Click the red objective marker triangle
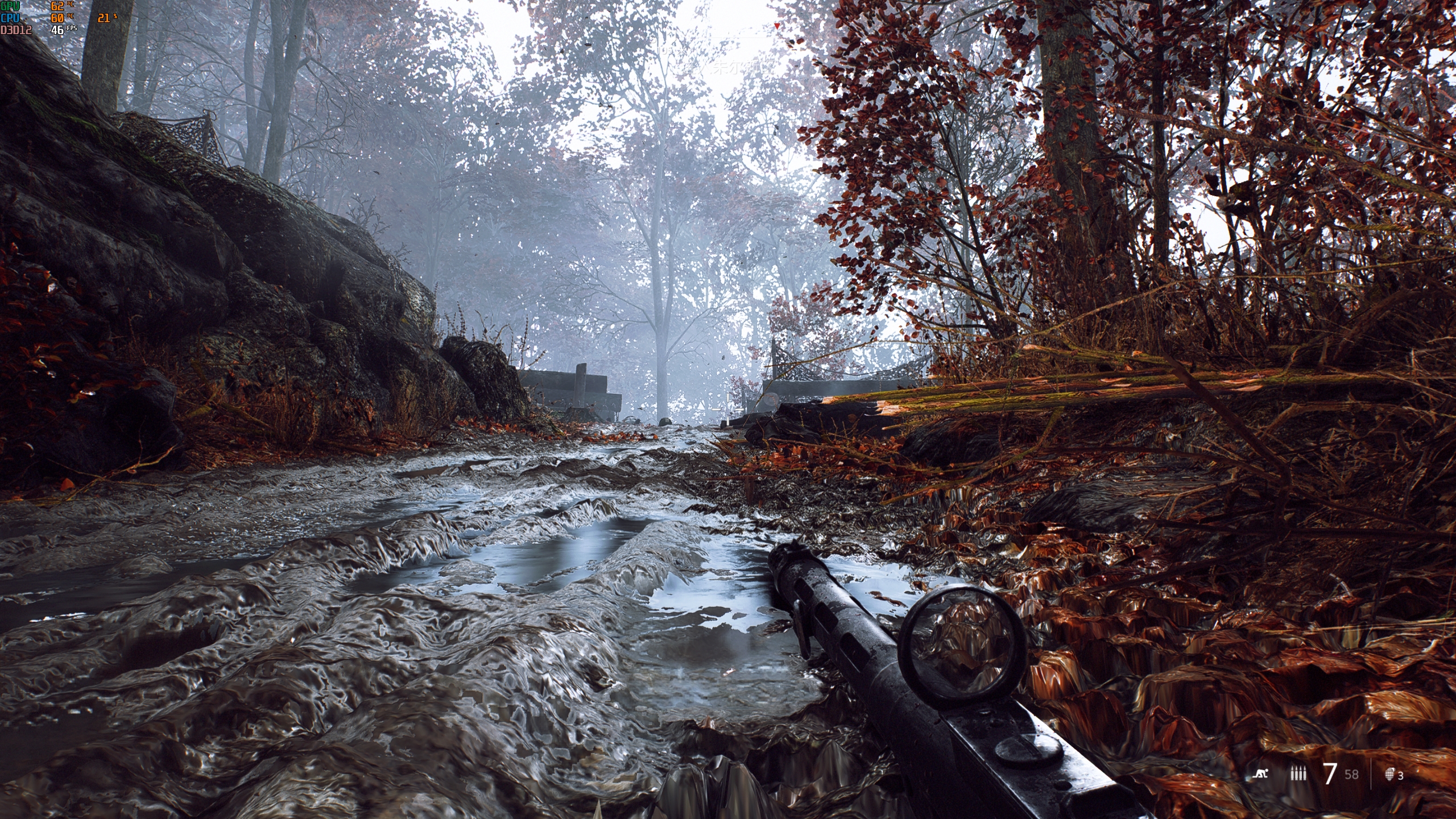Screen dimensions: 1456x819 point(777,26)
